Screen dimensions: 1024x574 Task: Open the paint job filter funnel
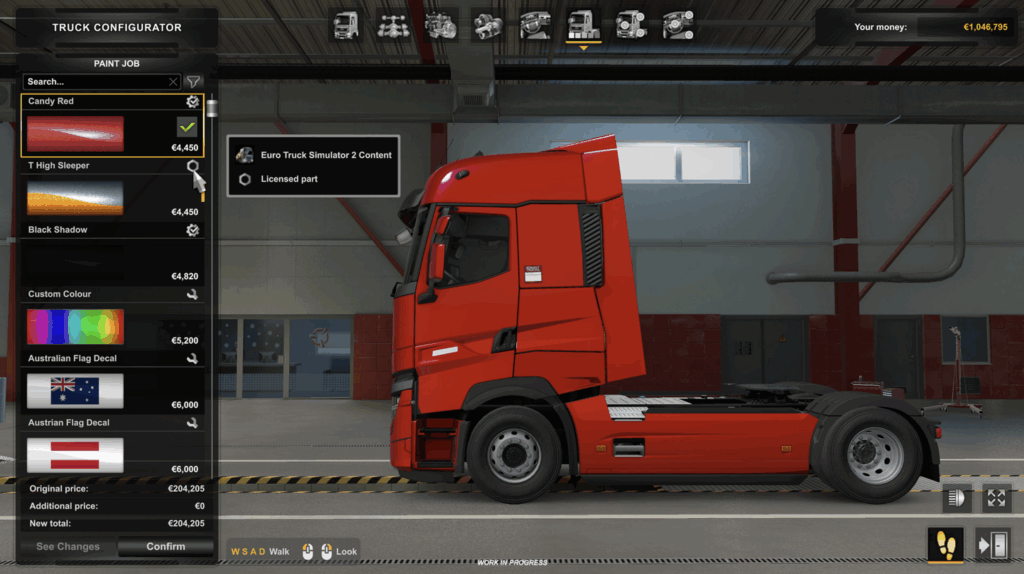coord(194,82)
